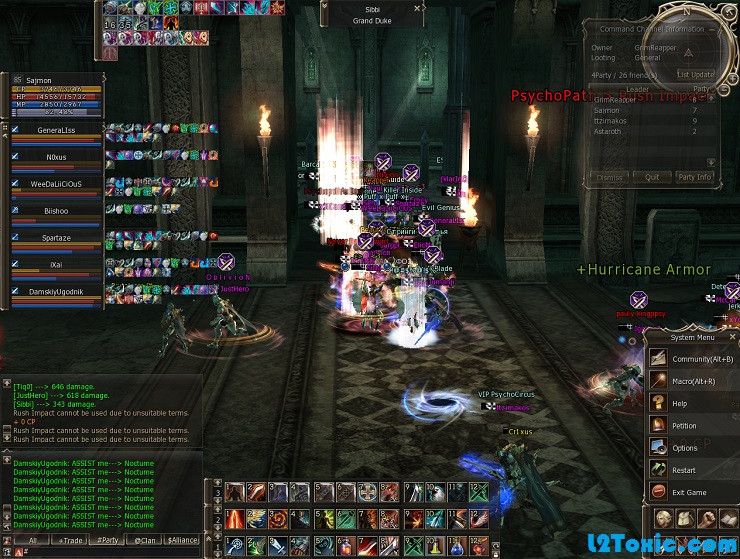Image resolution: width=740 pixels, height=559 pixels.
Task: Select Help in the System Menu
Action: [x=680, y=403]
